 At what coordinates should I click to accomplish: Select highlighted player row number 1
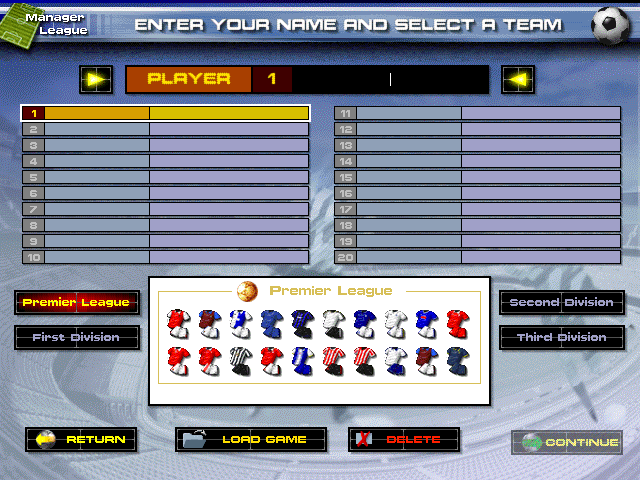pyautogui.click(x=166, y=114)
